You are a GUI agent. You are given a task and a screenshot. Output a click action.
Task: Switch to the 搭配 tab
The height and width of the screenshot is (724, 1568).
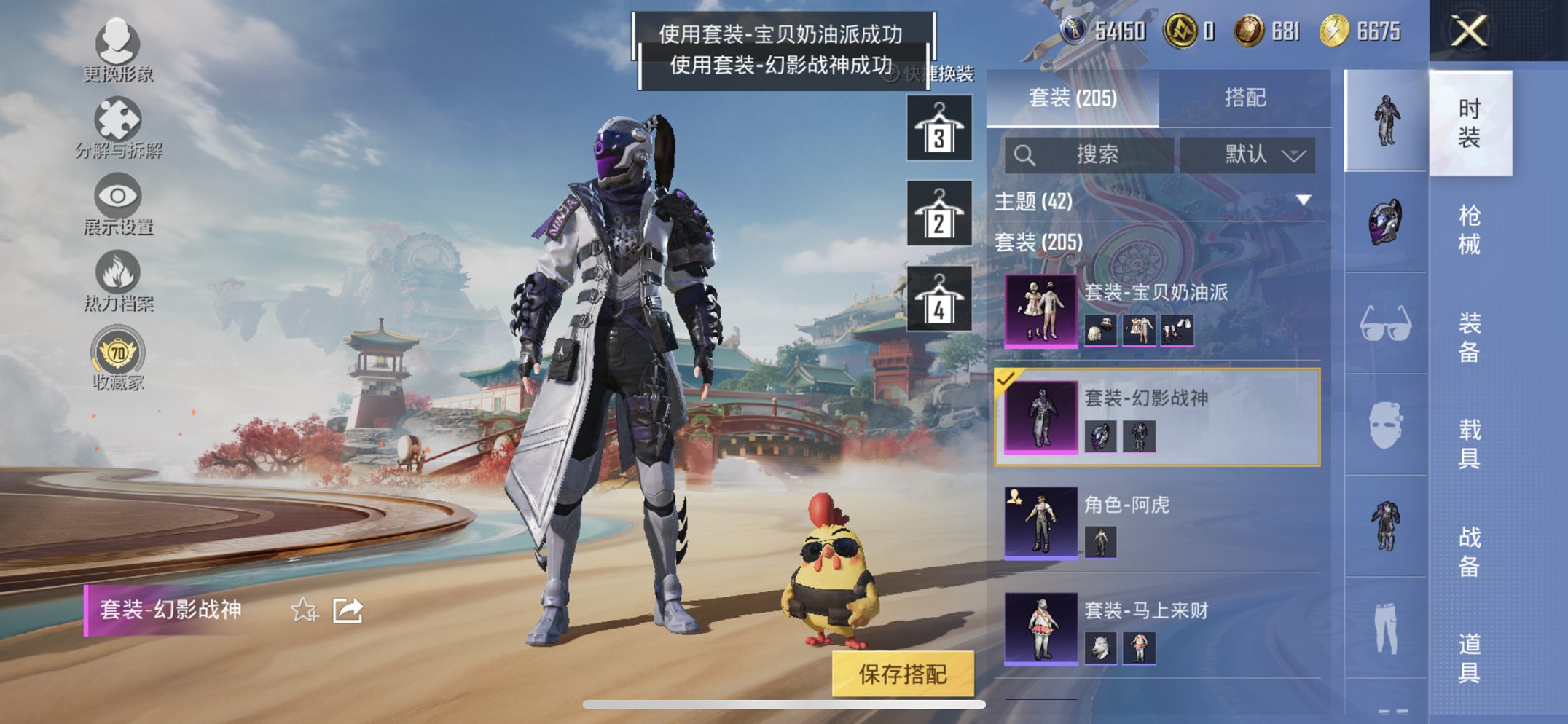click(1247, 98)
